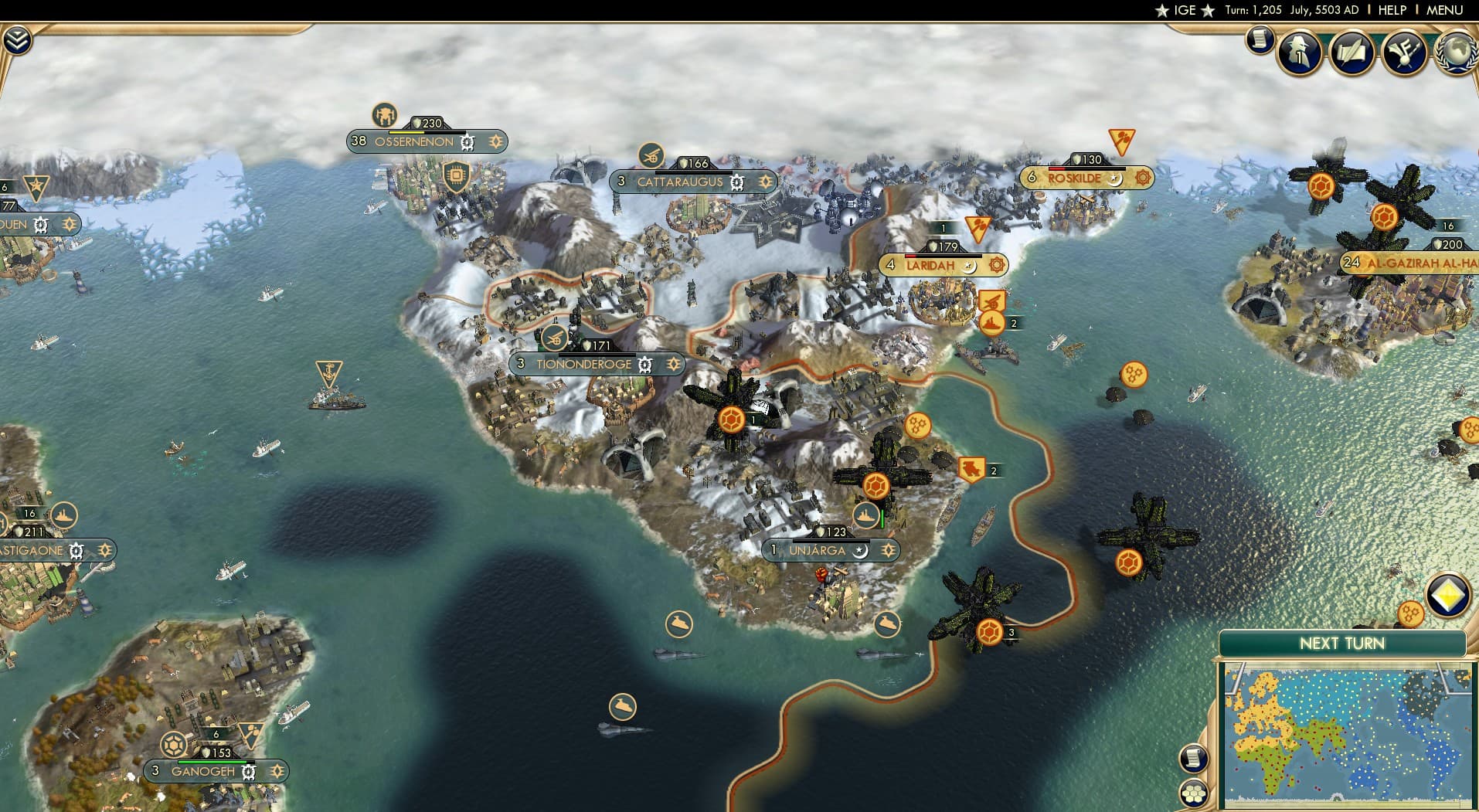1479x812 pixels.
Task: Open the Social Policies quill-and-scroll icon
Action: (x=1351, y=52)
